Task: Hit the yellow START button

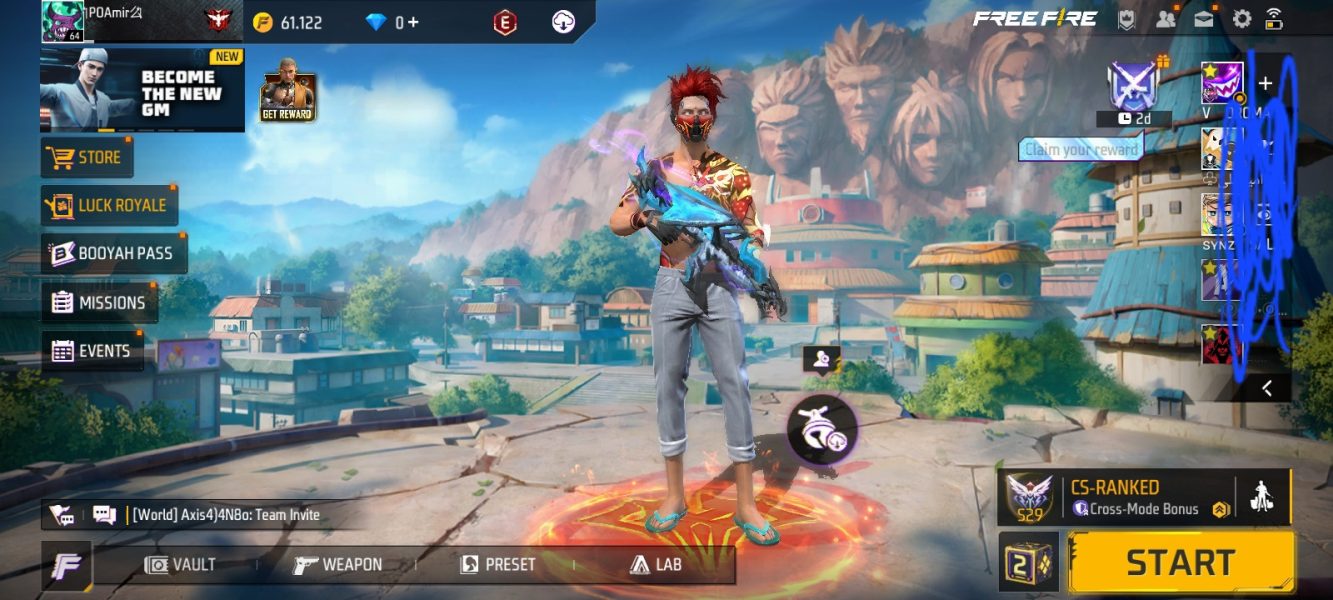Action: [1180, 562]
